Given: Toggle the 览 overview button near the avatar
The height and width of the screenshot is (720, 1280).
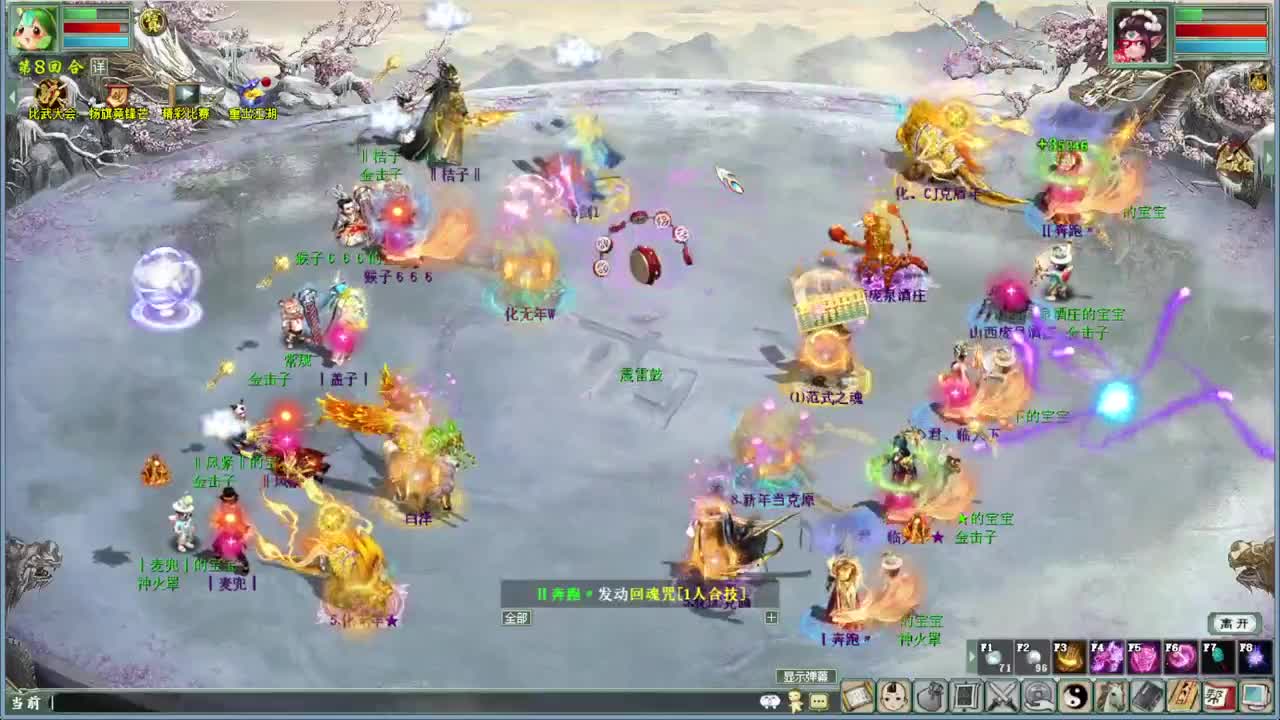Looking at the screenshot, I should (151, 22).
